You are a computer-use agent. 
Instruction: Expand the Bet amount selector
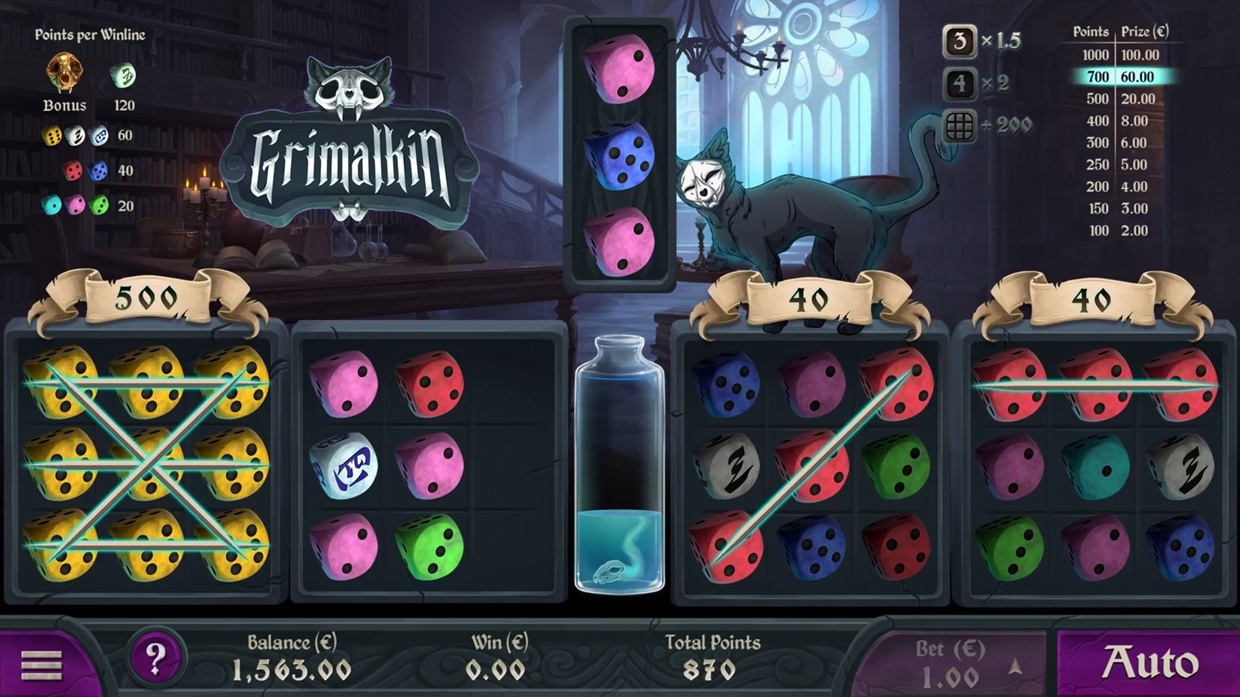pos(1014,666)
